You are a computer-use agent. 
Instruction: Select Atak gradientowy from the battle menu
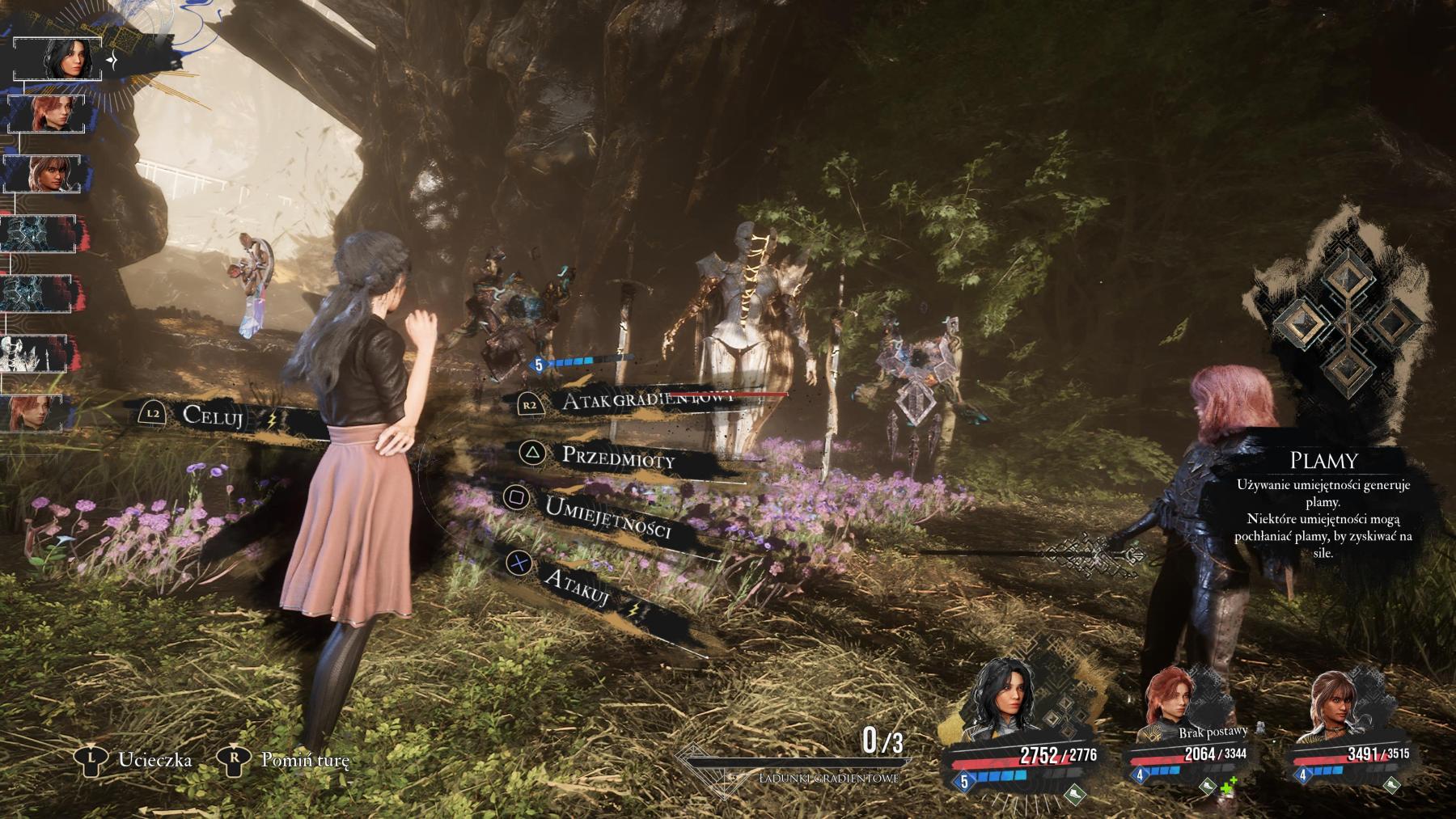647,400
